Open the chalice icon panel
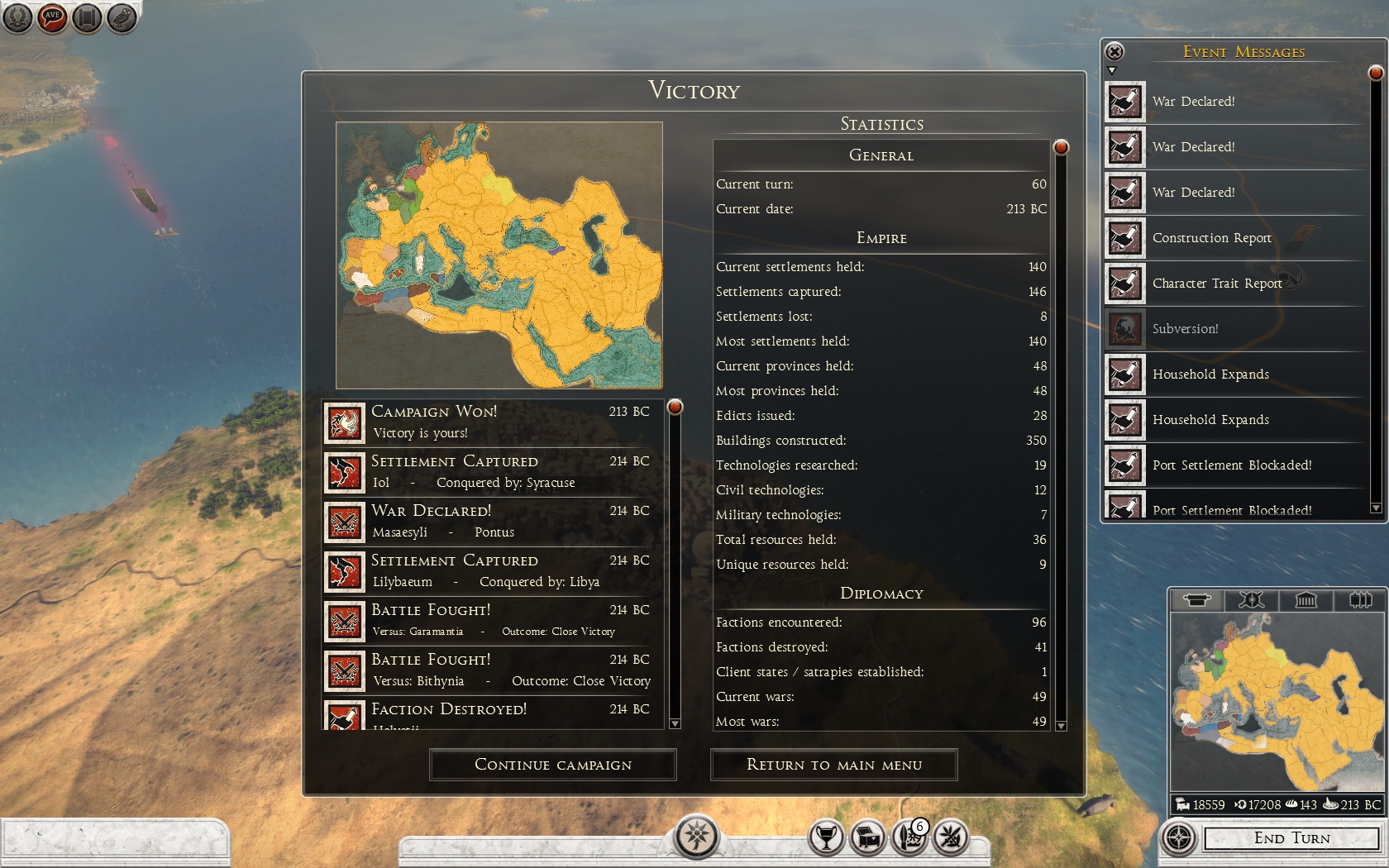Viewport: 1389px width, 868px height. tap(825, 837)
